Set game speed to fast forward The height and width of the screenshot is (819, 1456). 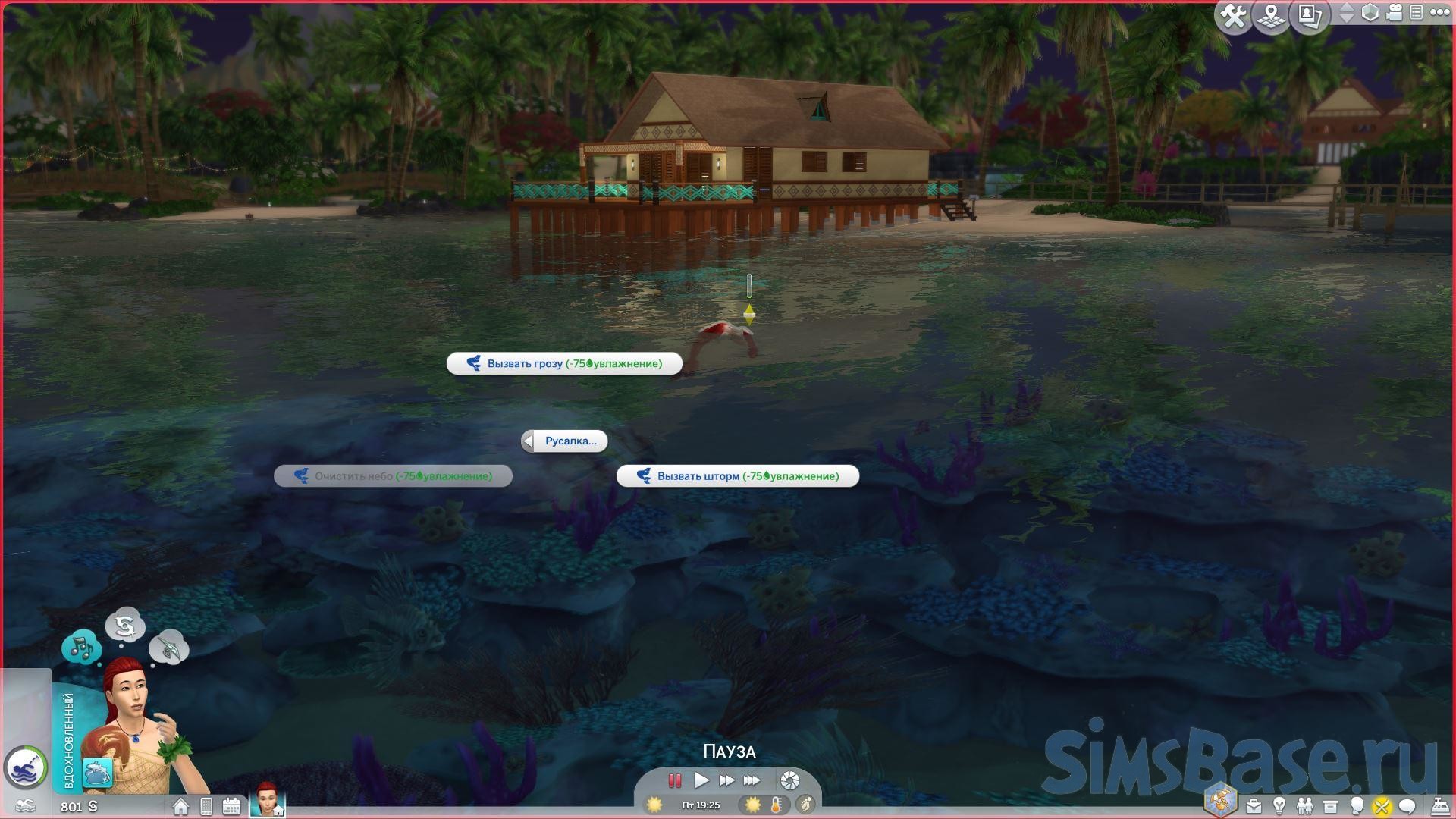pos(726,780)
